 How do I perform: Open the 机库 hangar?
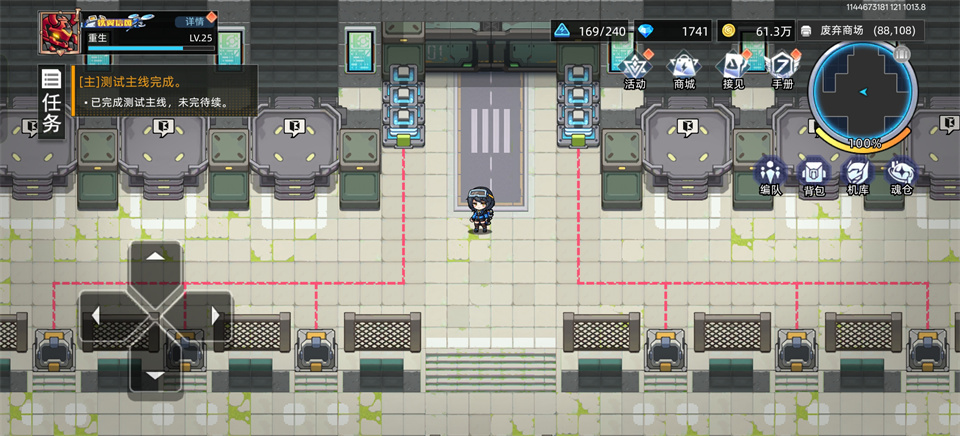pos(857,175)
